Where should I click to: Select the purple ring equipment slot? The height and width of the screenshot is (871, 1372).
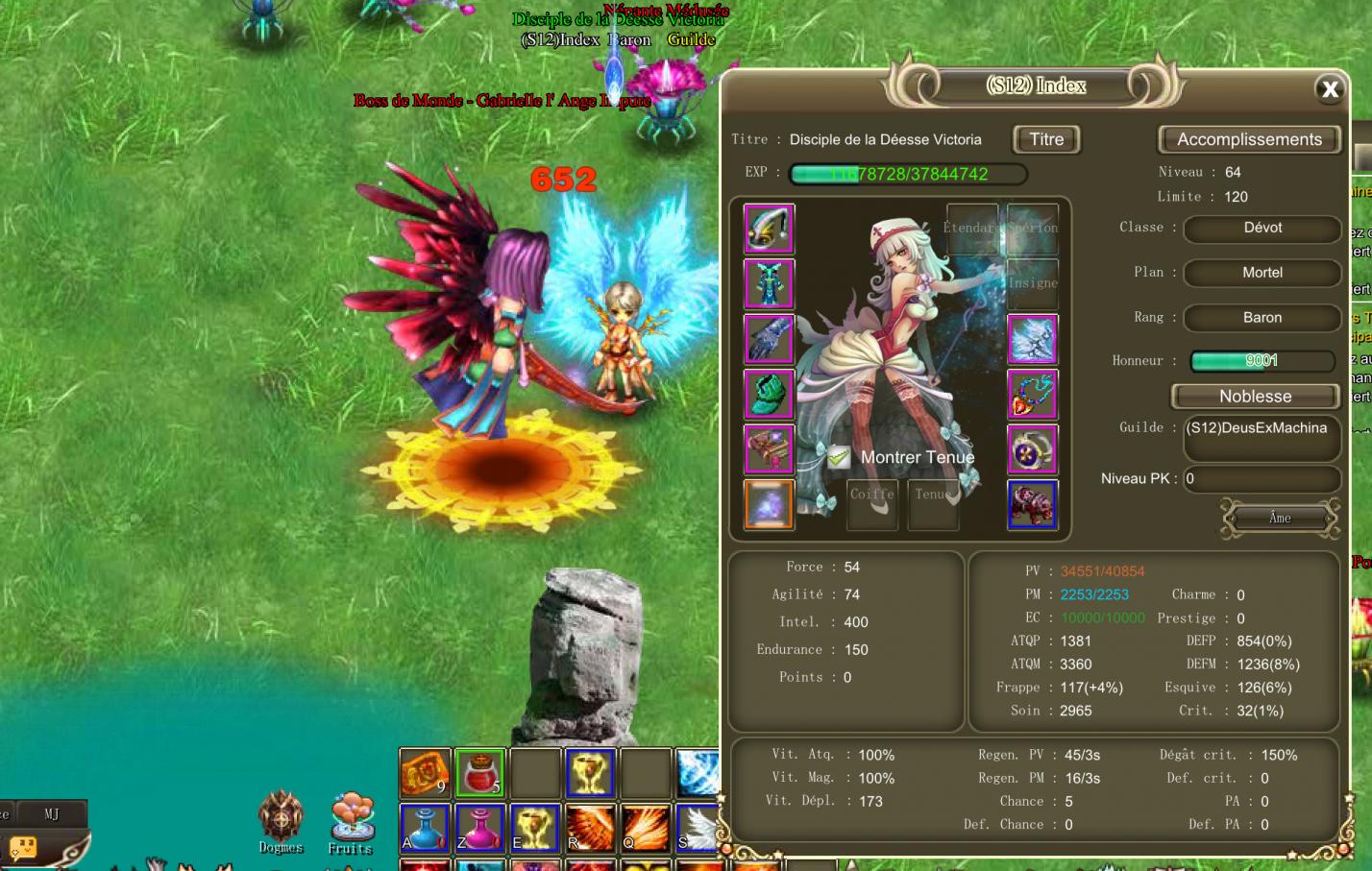point(1032,449)
